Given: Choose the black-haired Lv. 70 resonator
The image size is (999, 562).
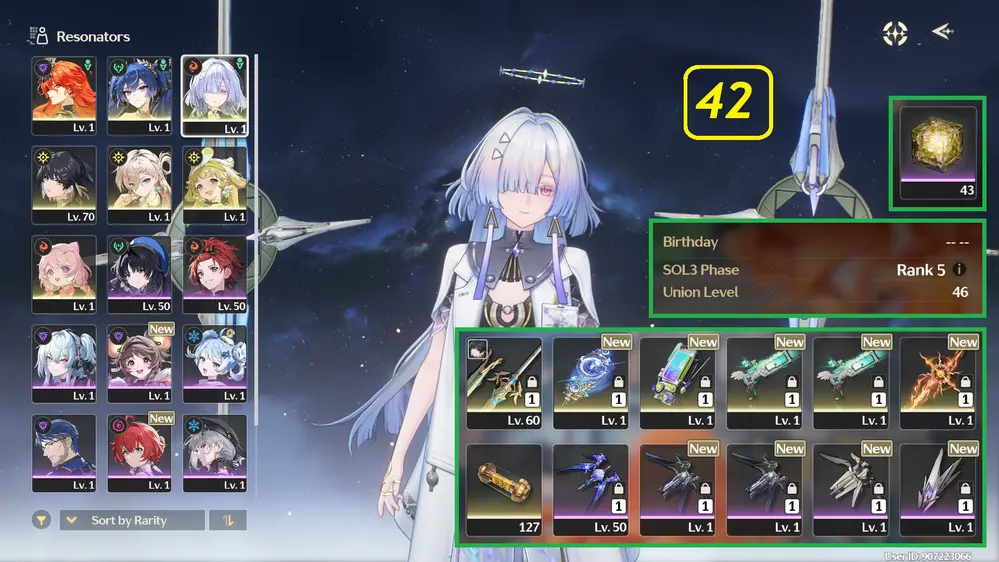Looking at the screenshot, I should pyautogui.click(x=64, y=185).
